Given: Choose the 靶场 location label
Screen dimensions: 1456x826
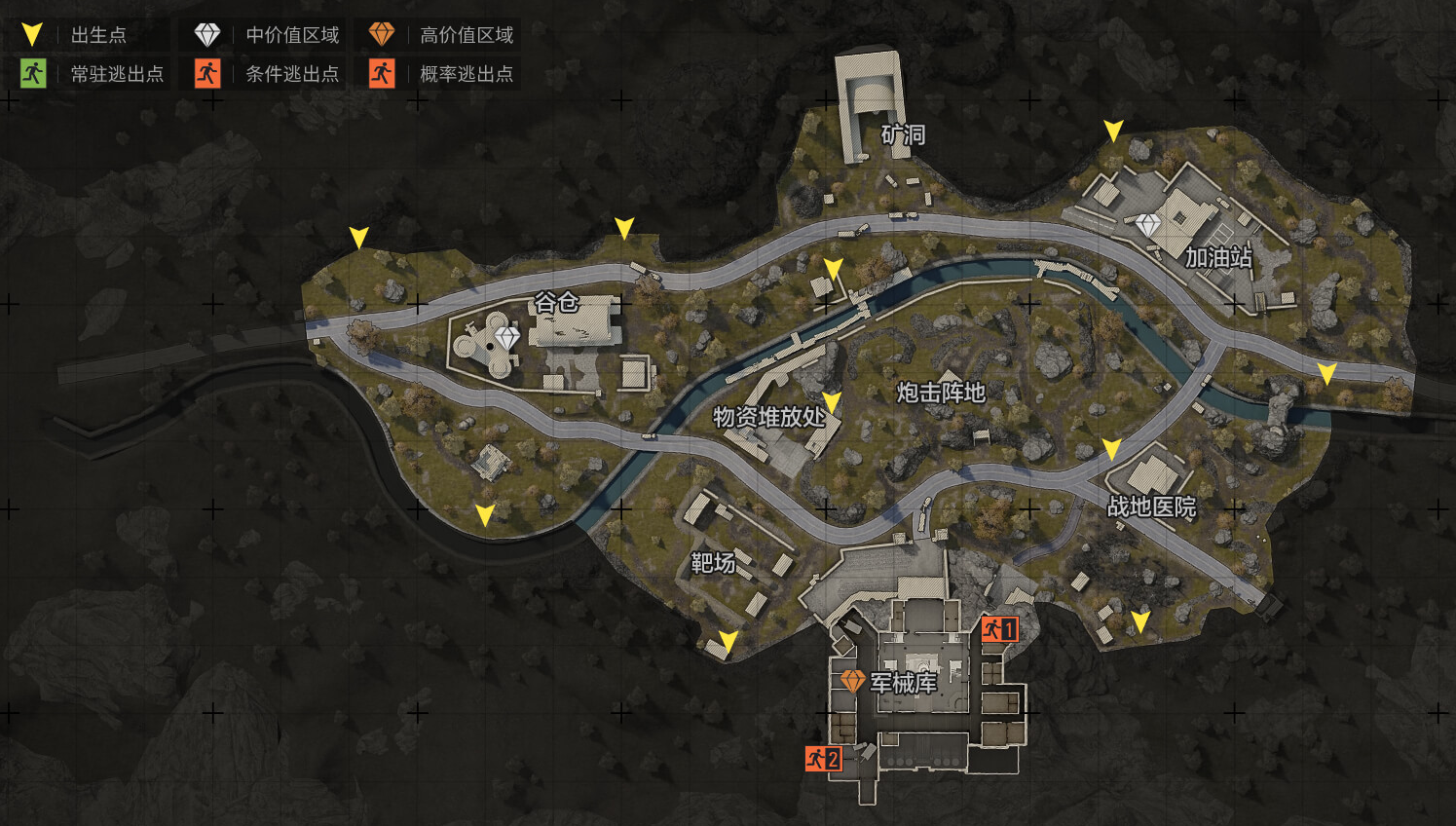Looking at the screenshot, I should (713, 563).
